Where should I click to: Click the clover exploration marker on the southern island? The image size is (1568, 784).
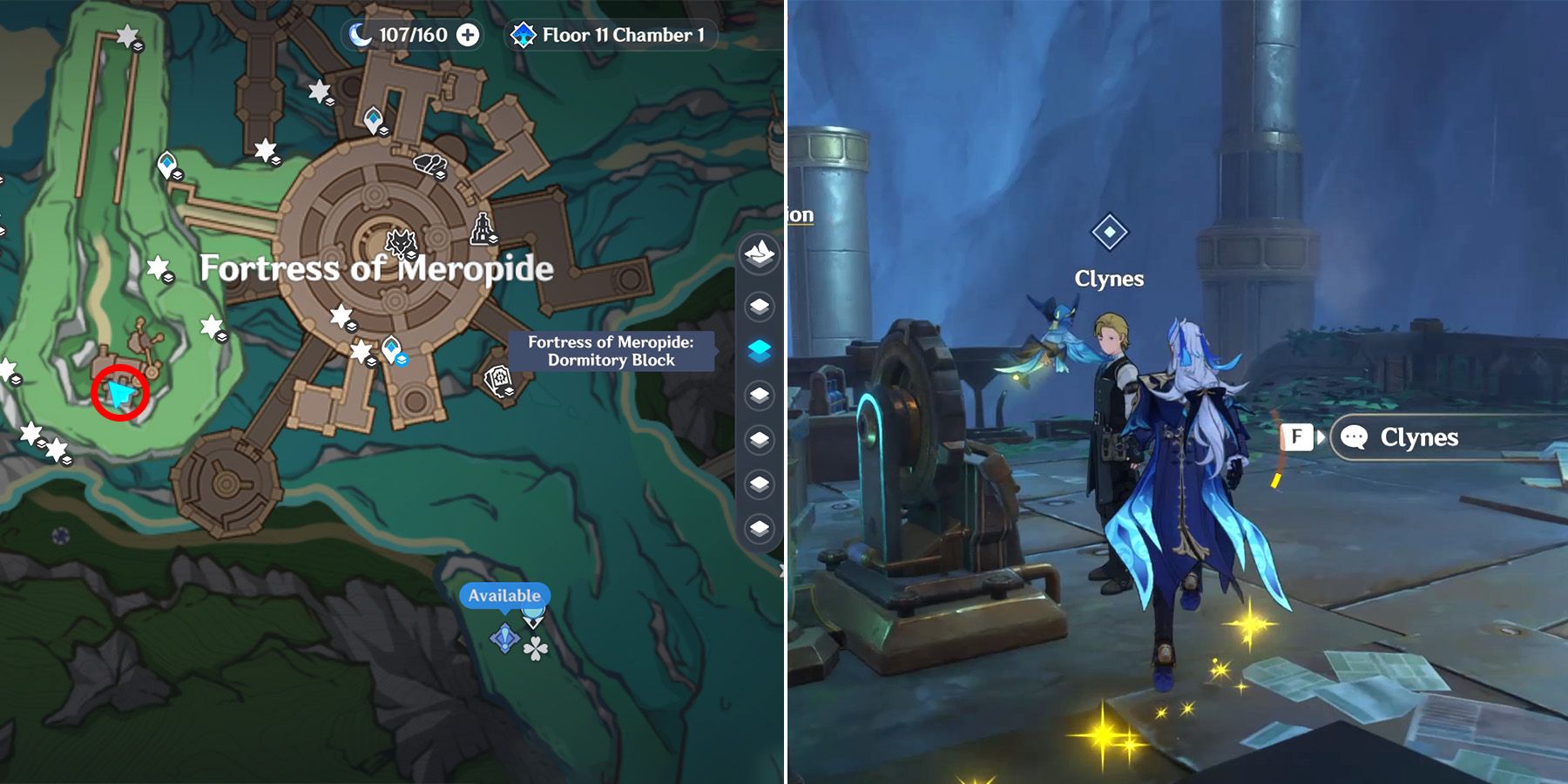coord(536,648)
